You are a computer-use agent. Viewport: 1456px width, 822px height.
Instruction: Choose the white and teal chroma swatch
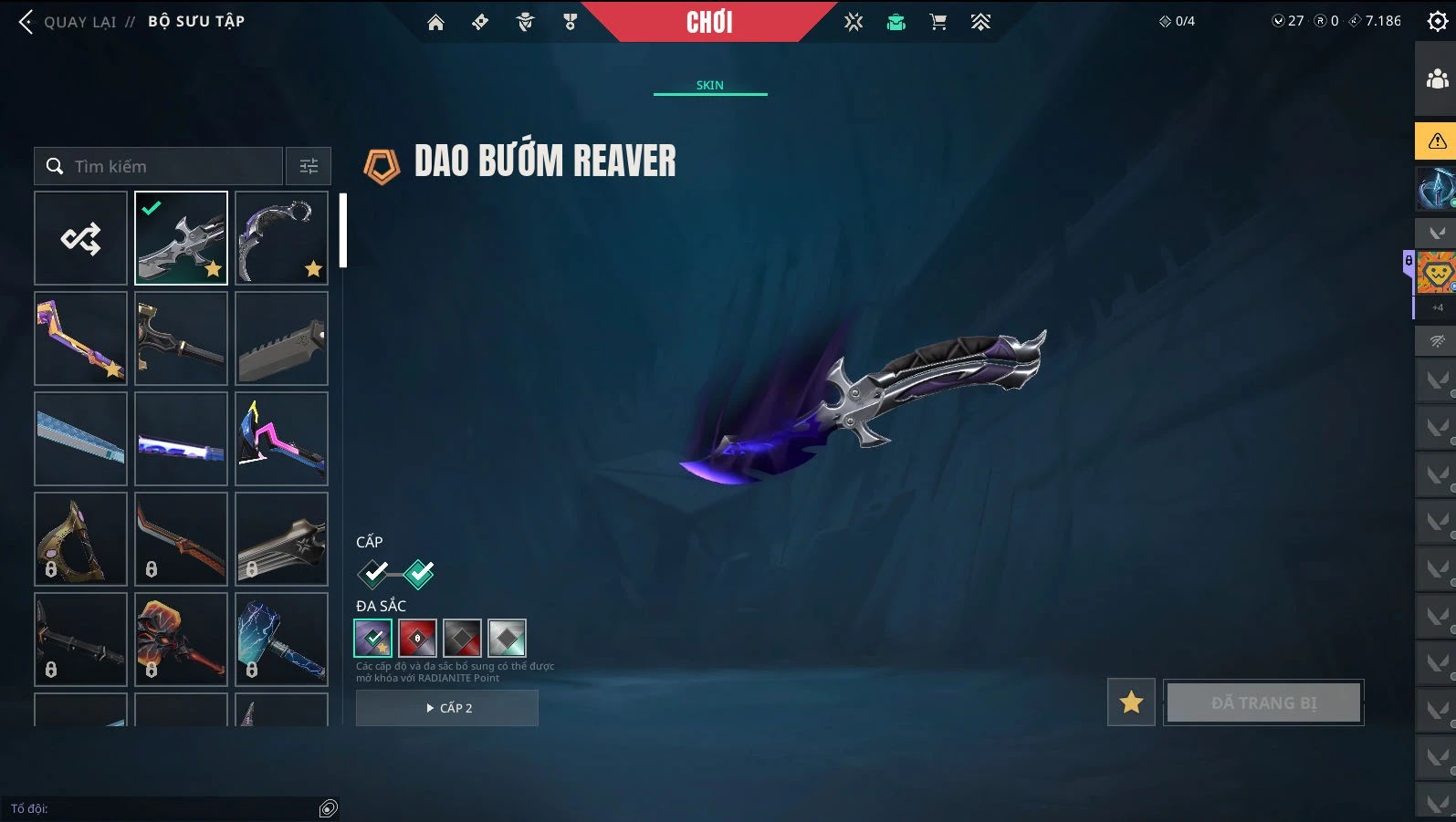pyautogui.click(x=507, y=639)
